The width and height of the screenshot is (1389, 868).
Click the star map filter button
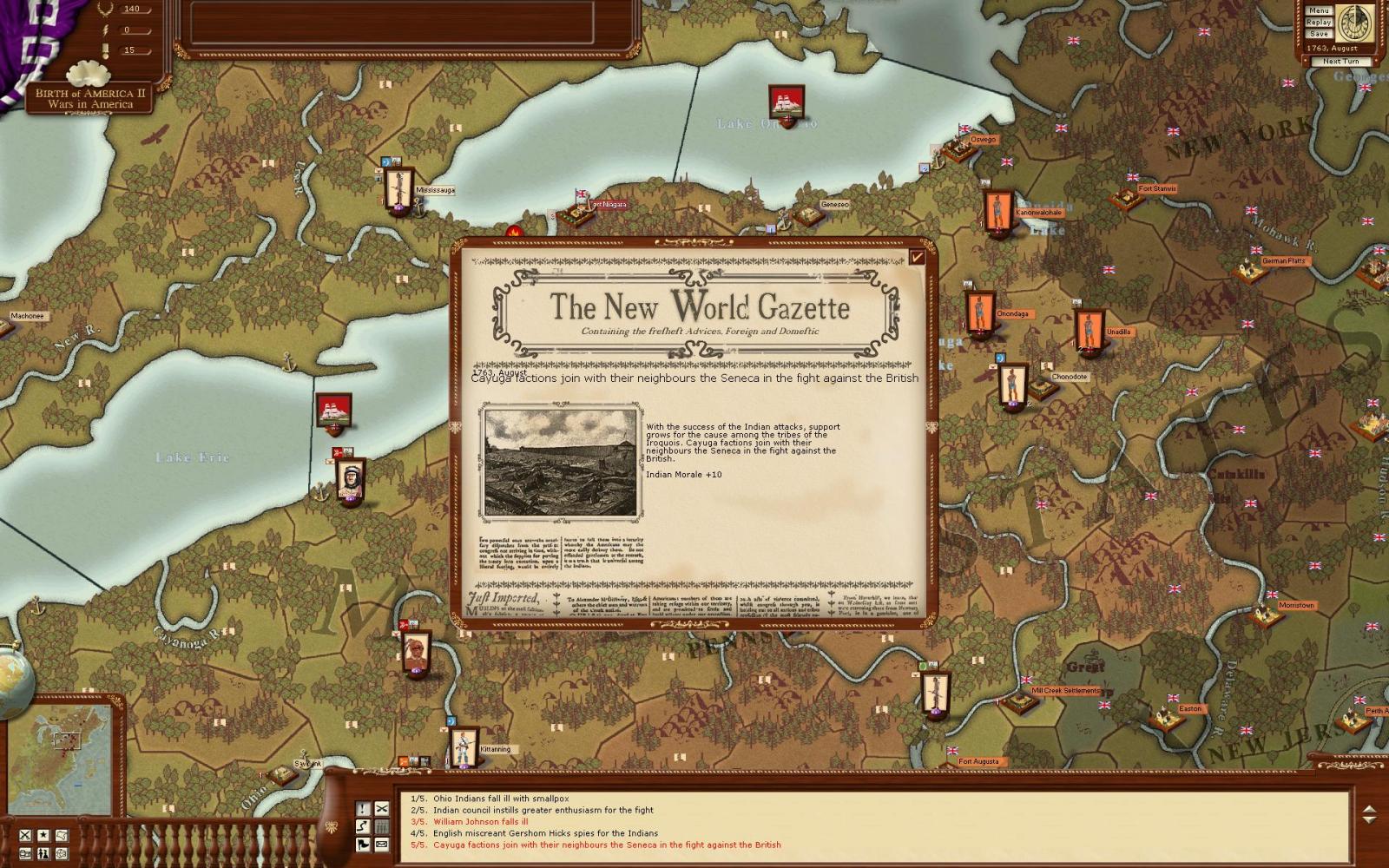pos(43,835)
